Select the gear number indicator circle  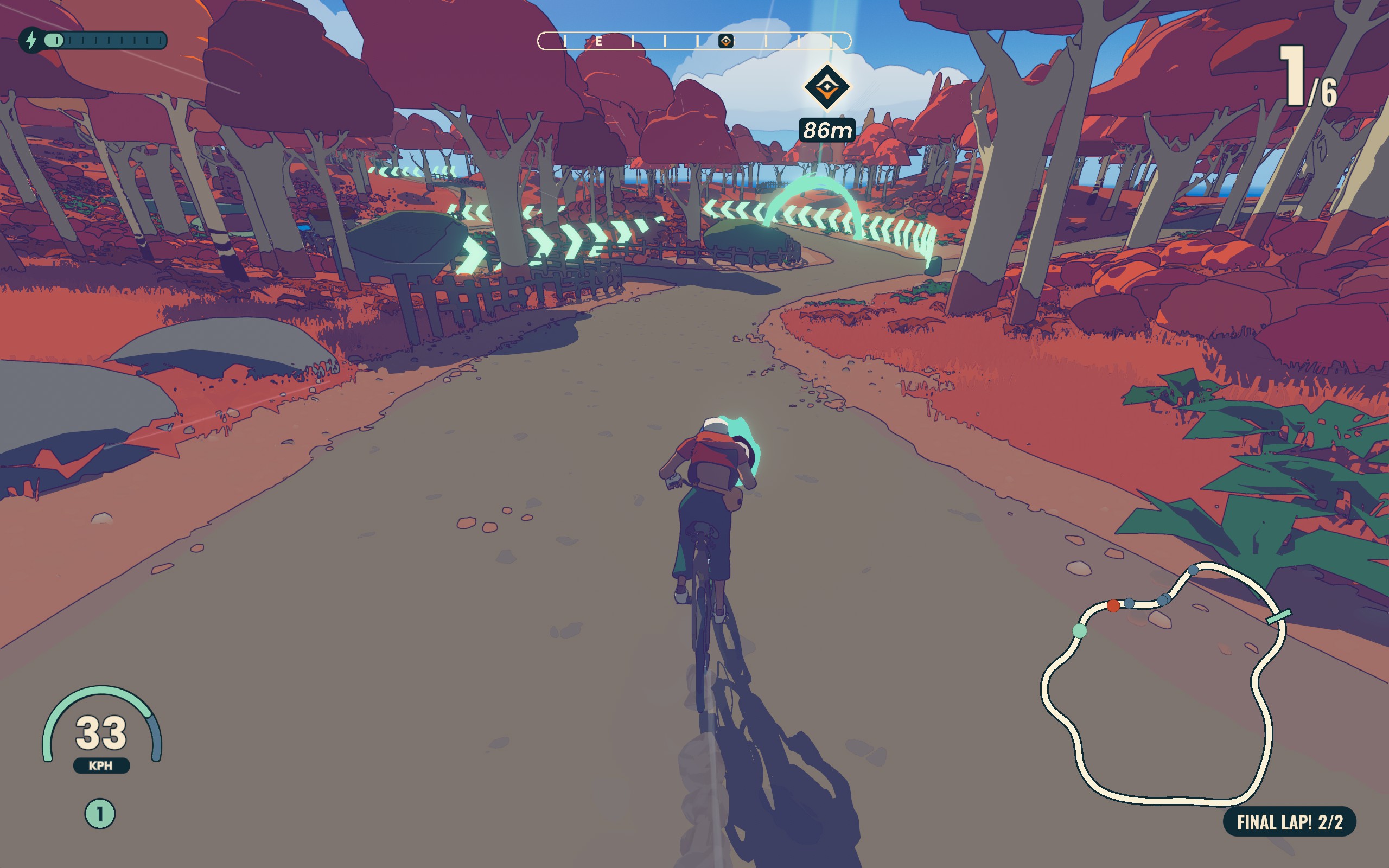pyautogui.click(x=100, y=813)
